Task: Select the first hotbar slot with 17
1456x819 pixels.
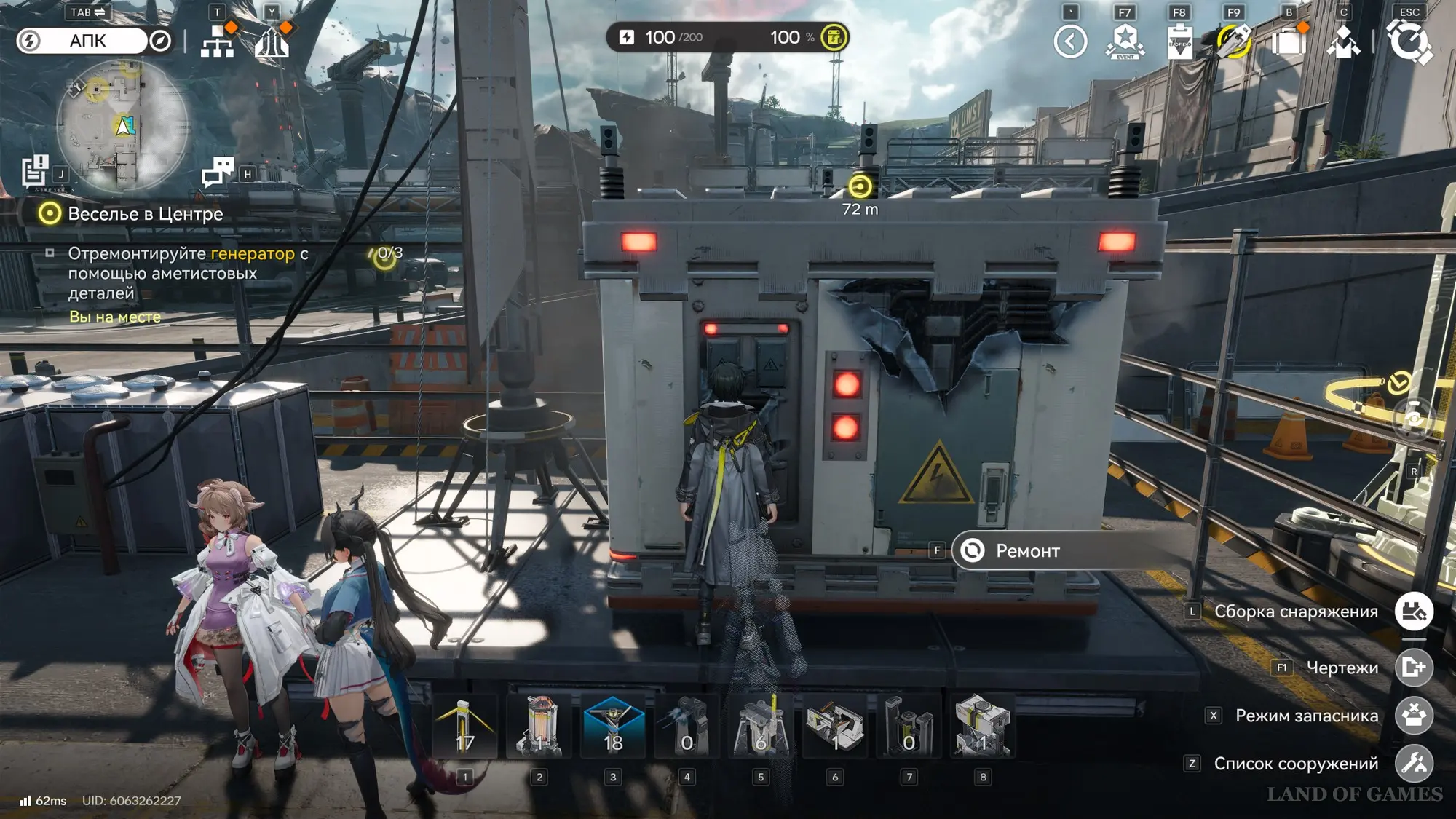Action: coord(465,727)
